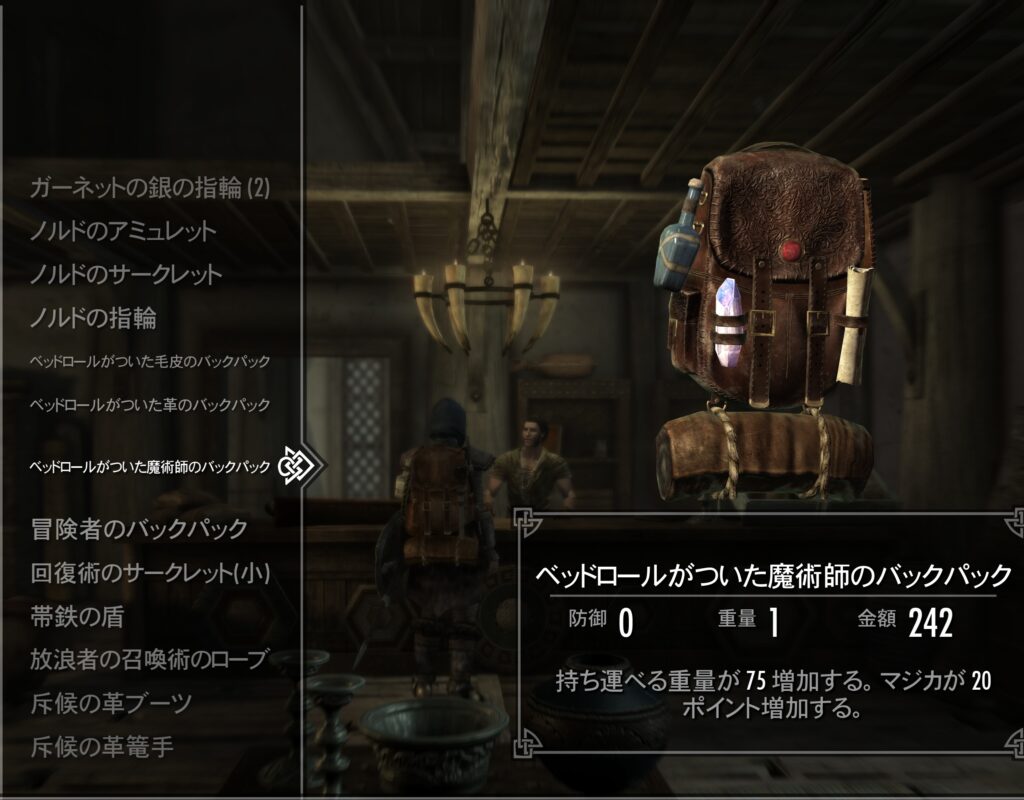Select the 斥候の革ブーツ entry
The image size is (1024, 800).
click(x=111, y=703)
